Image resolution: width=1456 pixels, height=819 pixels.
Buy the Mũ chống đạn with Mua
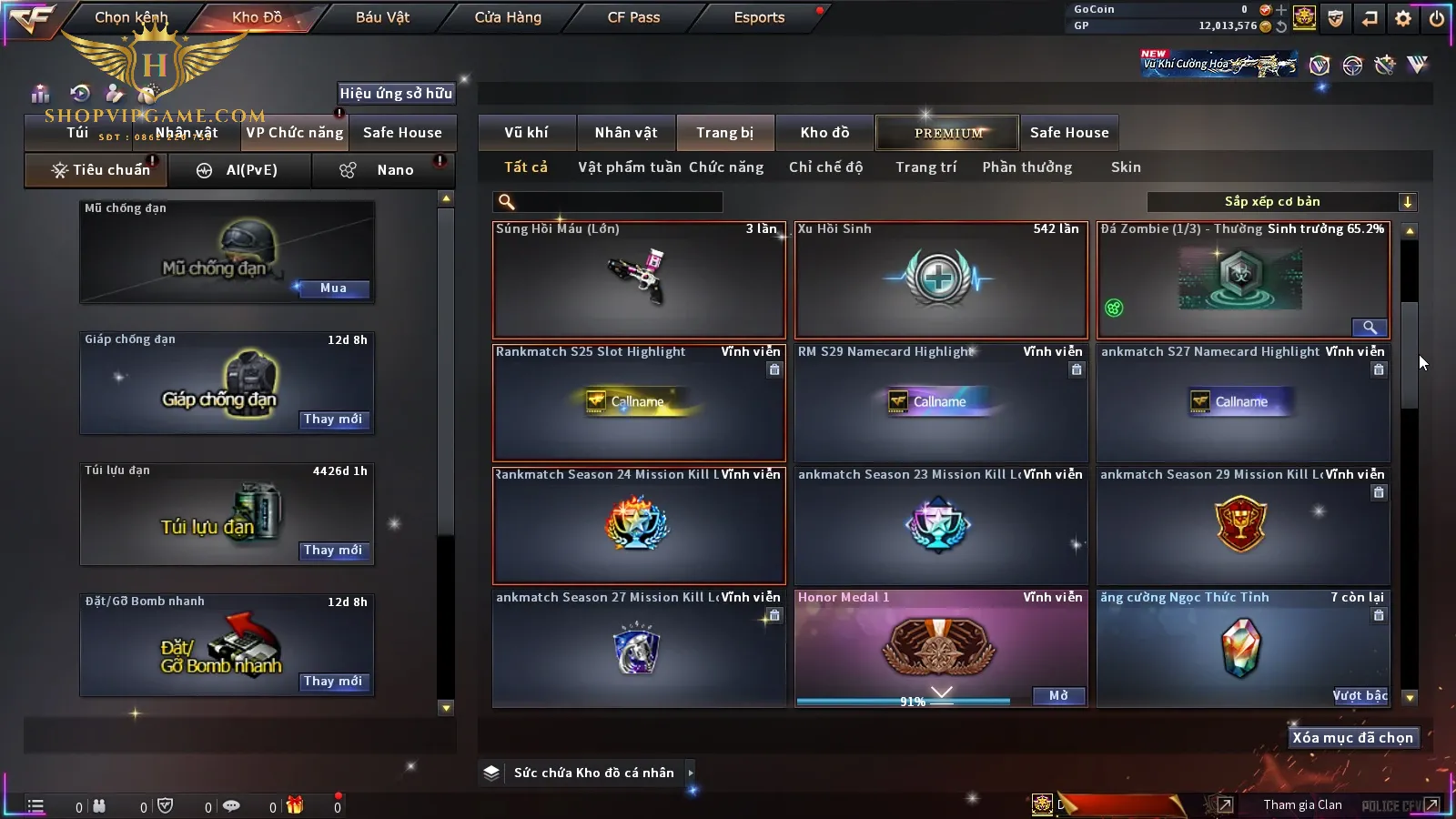point(333,288)
